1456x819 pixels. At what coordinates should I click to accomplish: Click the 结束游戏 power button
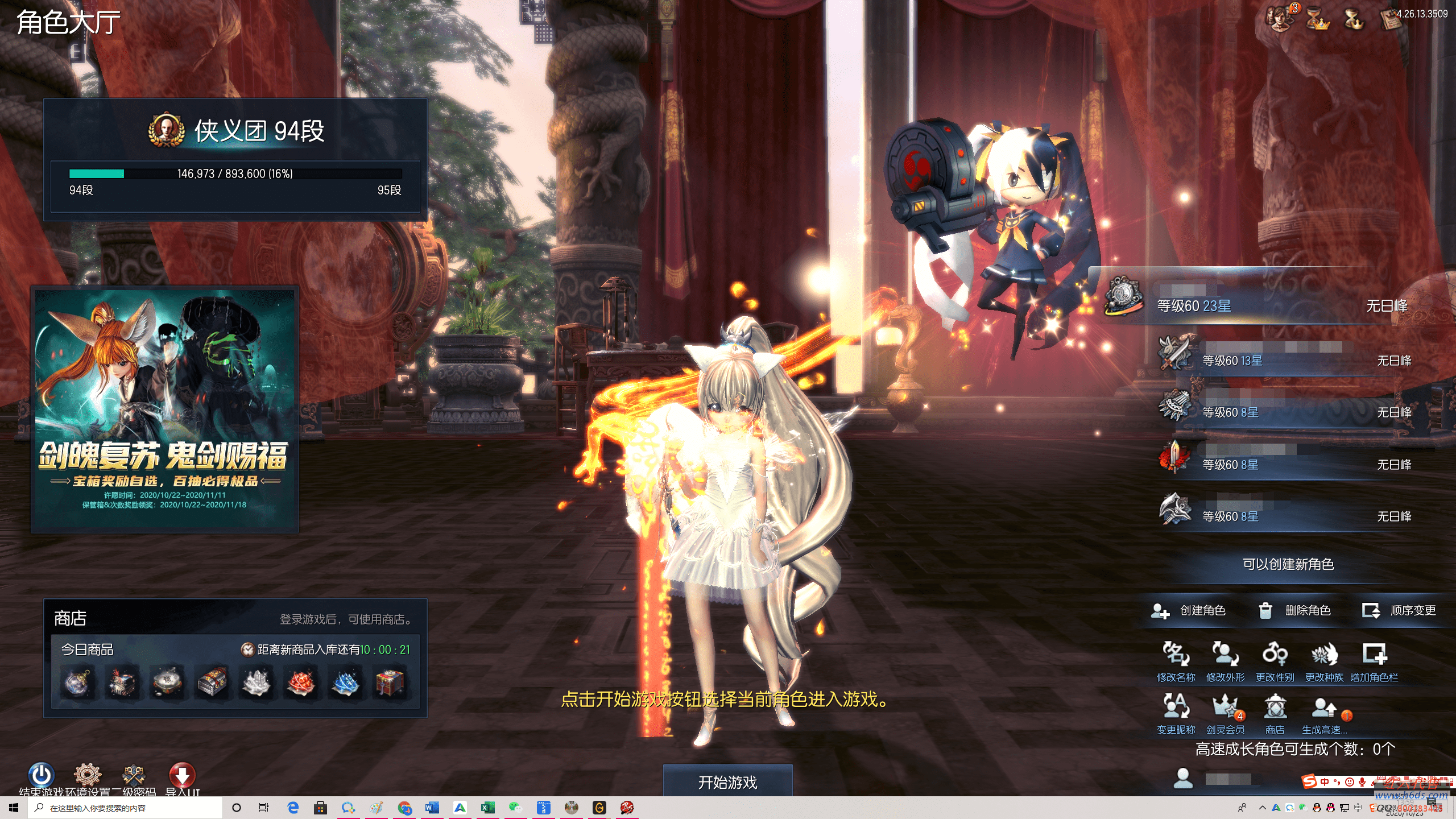[42, 775]
